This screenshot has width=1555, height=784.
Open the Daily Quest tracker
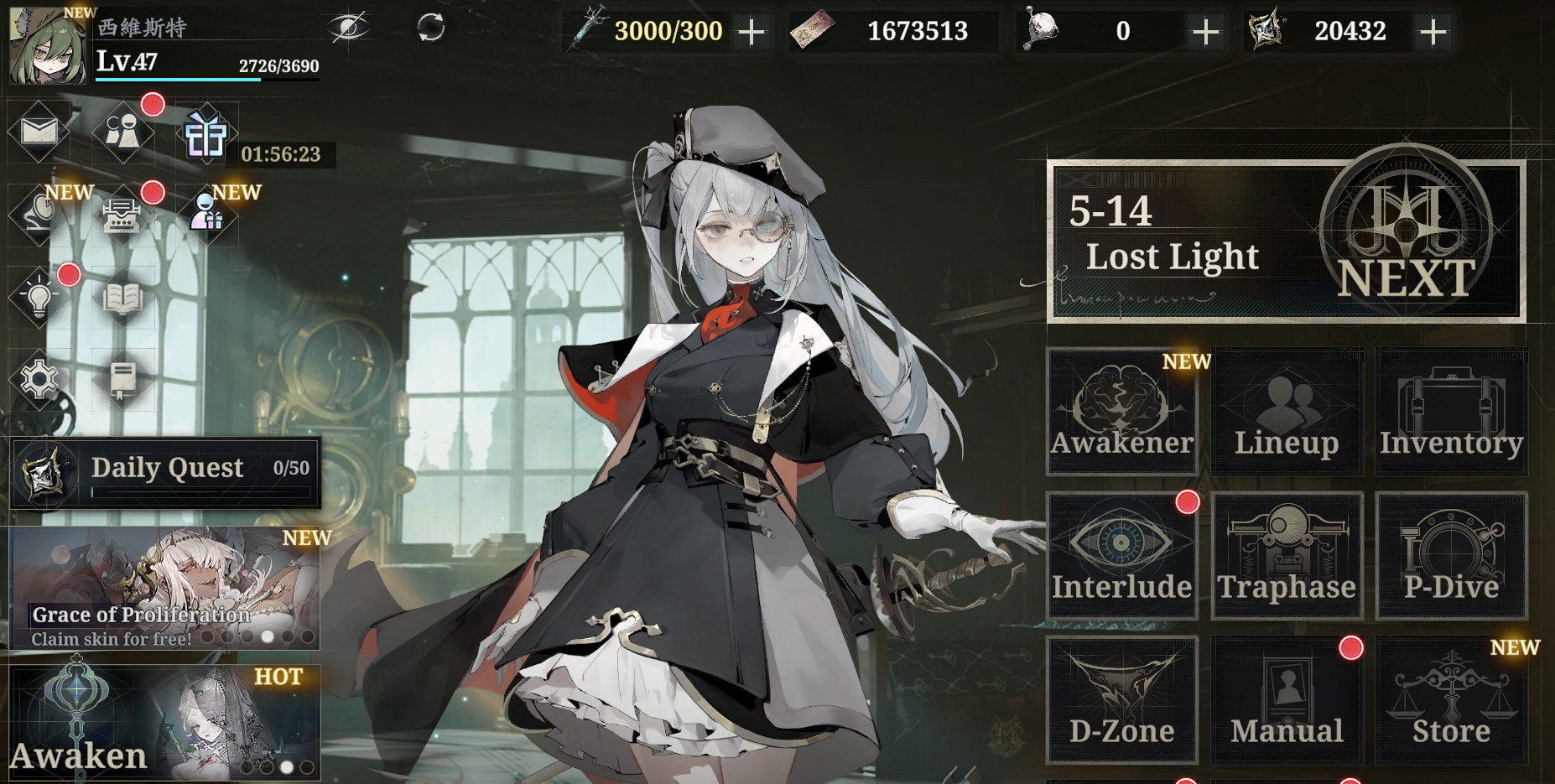166,472
